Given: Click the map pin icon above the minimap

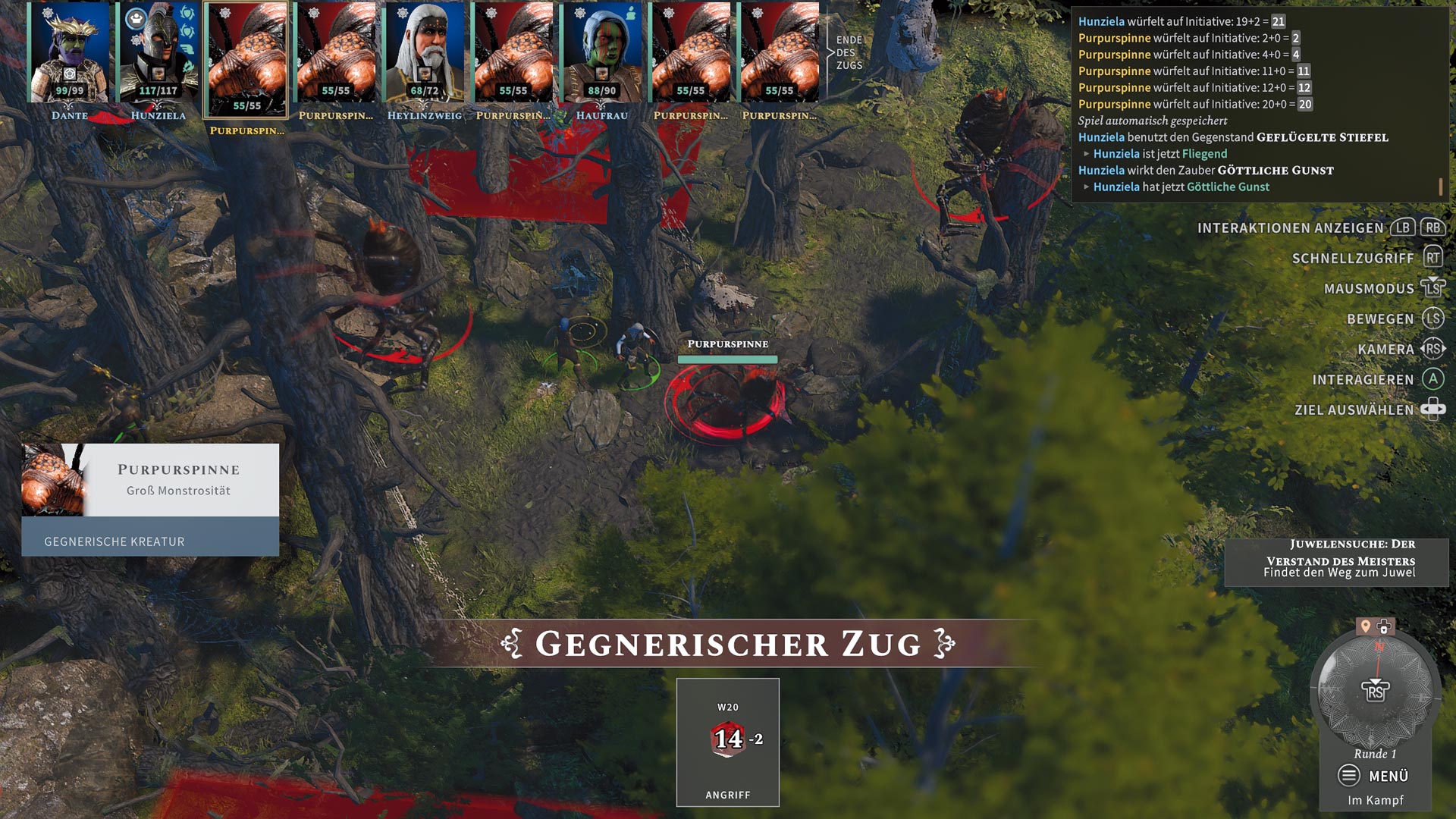Looking at the screenshot, I should click(1365, 625).
